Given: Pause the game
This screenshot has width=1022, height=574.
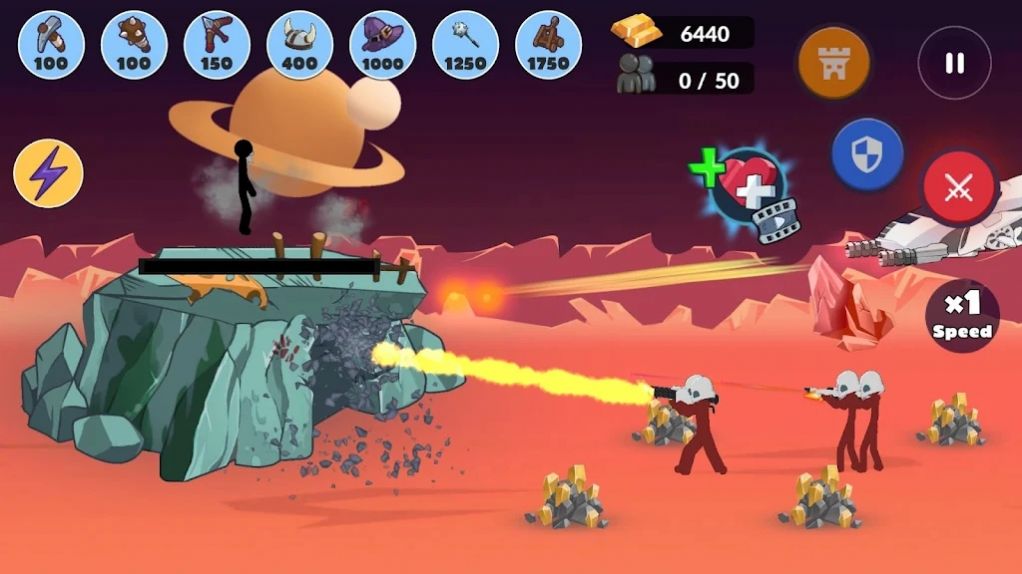Looking at the screenshot, I should (x=954, y=63).
